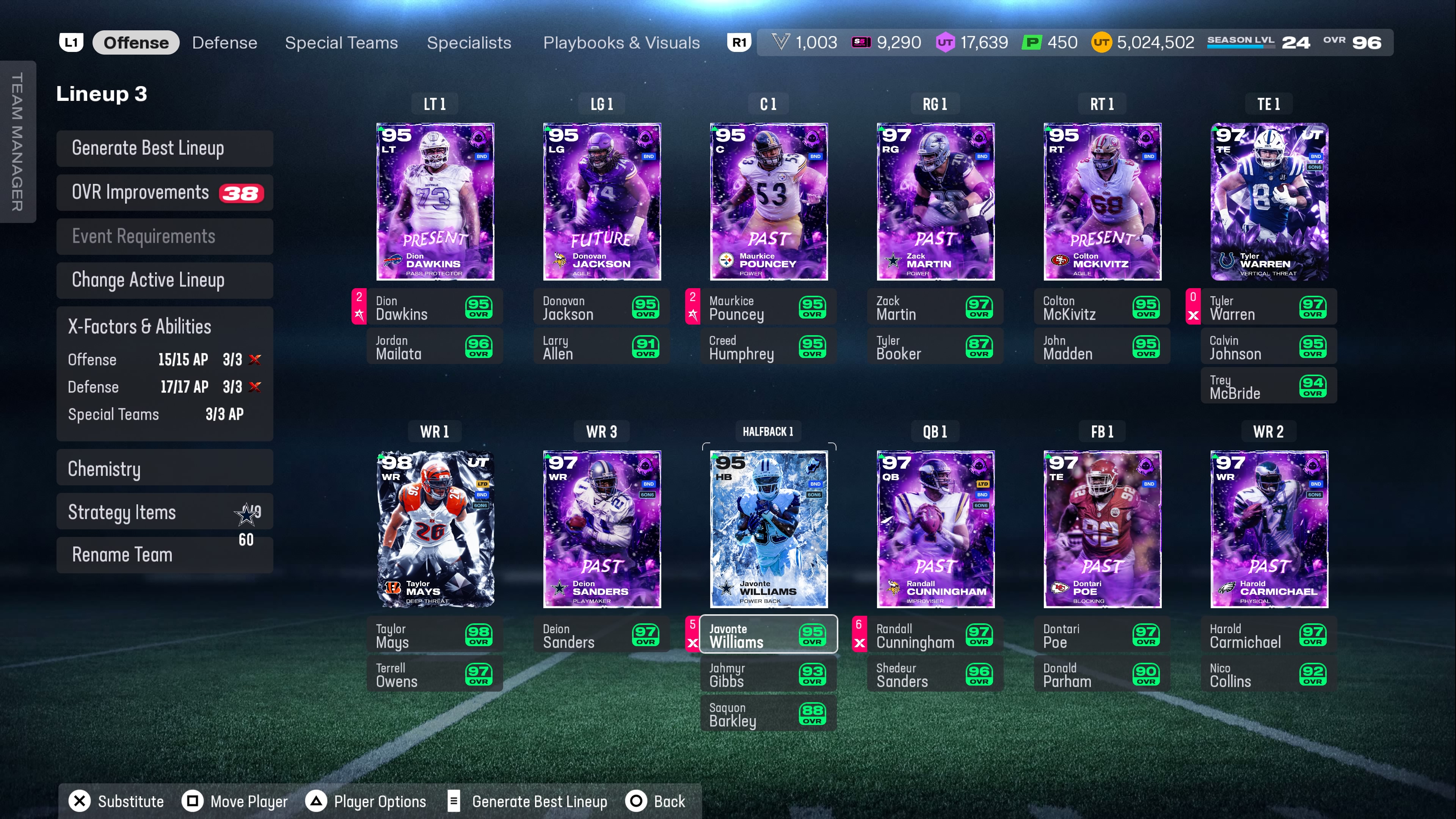Open the Chemistry menu
This screenshot has height=819, width=1456.
(x=165, y=469)
